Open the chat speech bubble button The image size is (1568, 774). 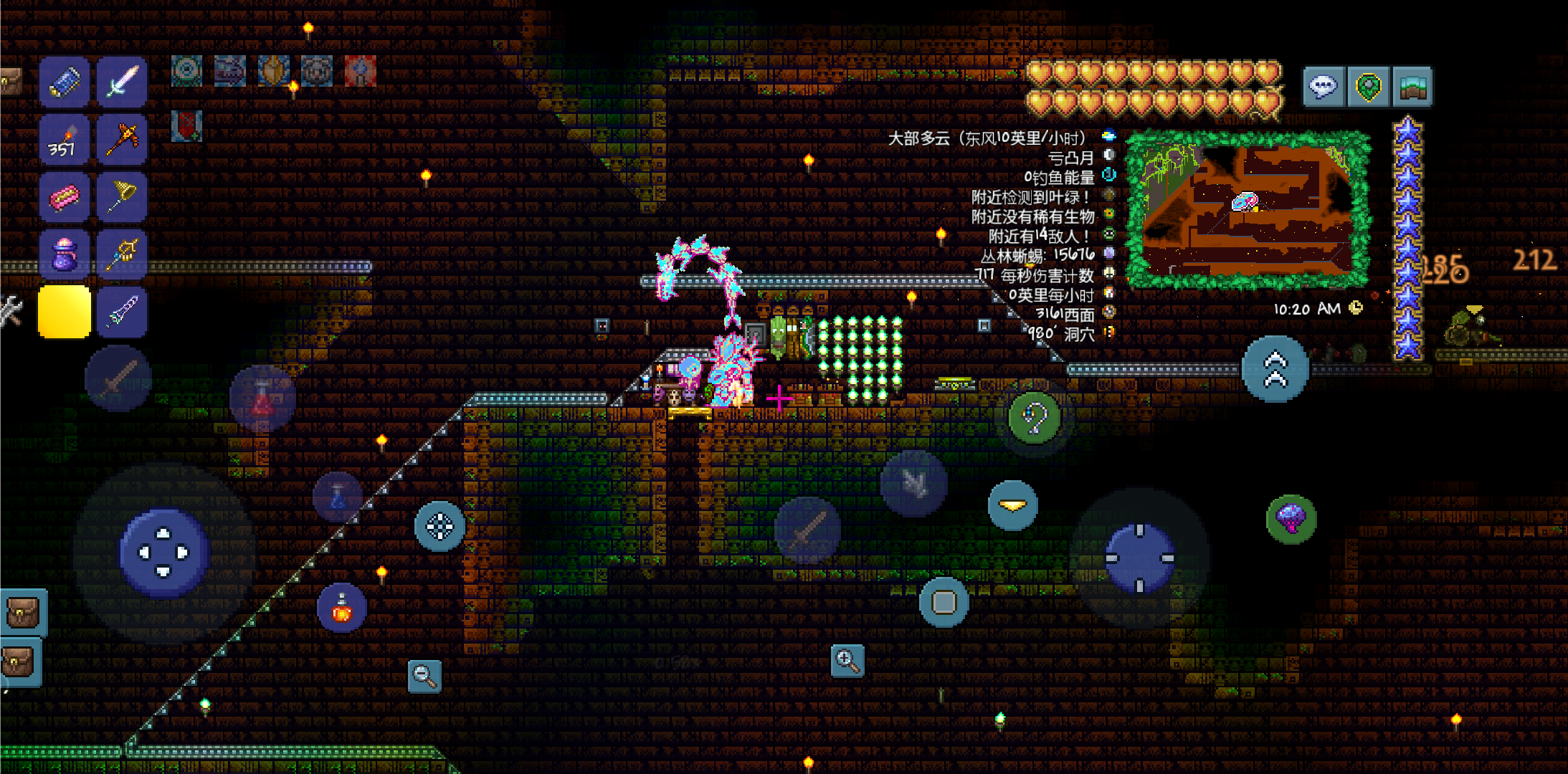click(1323, 87)
